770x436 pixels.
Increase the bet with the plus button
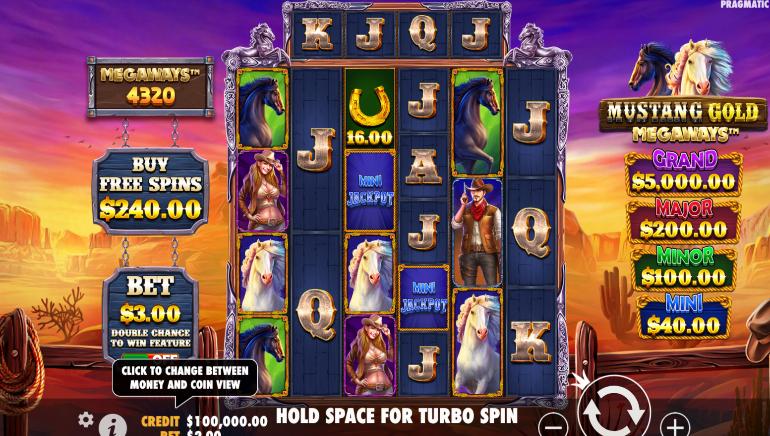(676, 423)
